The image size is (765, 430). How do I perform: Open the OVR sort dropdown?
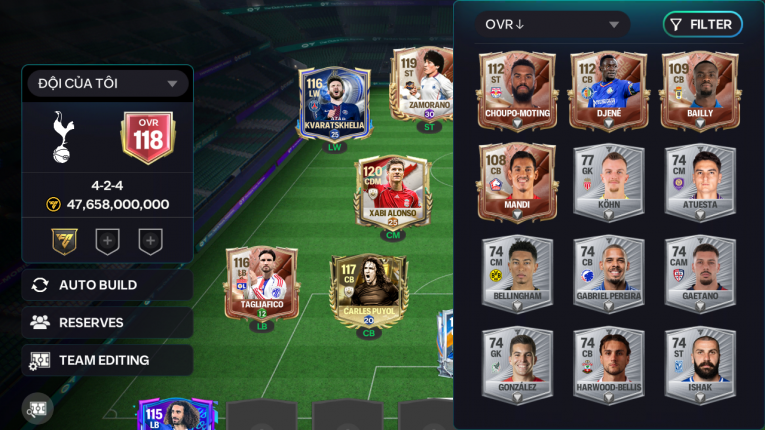pyautogui.click(x=552, y=25)
